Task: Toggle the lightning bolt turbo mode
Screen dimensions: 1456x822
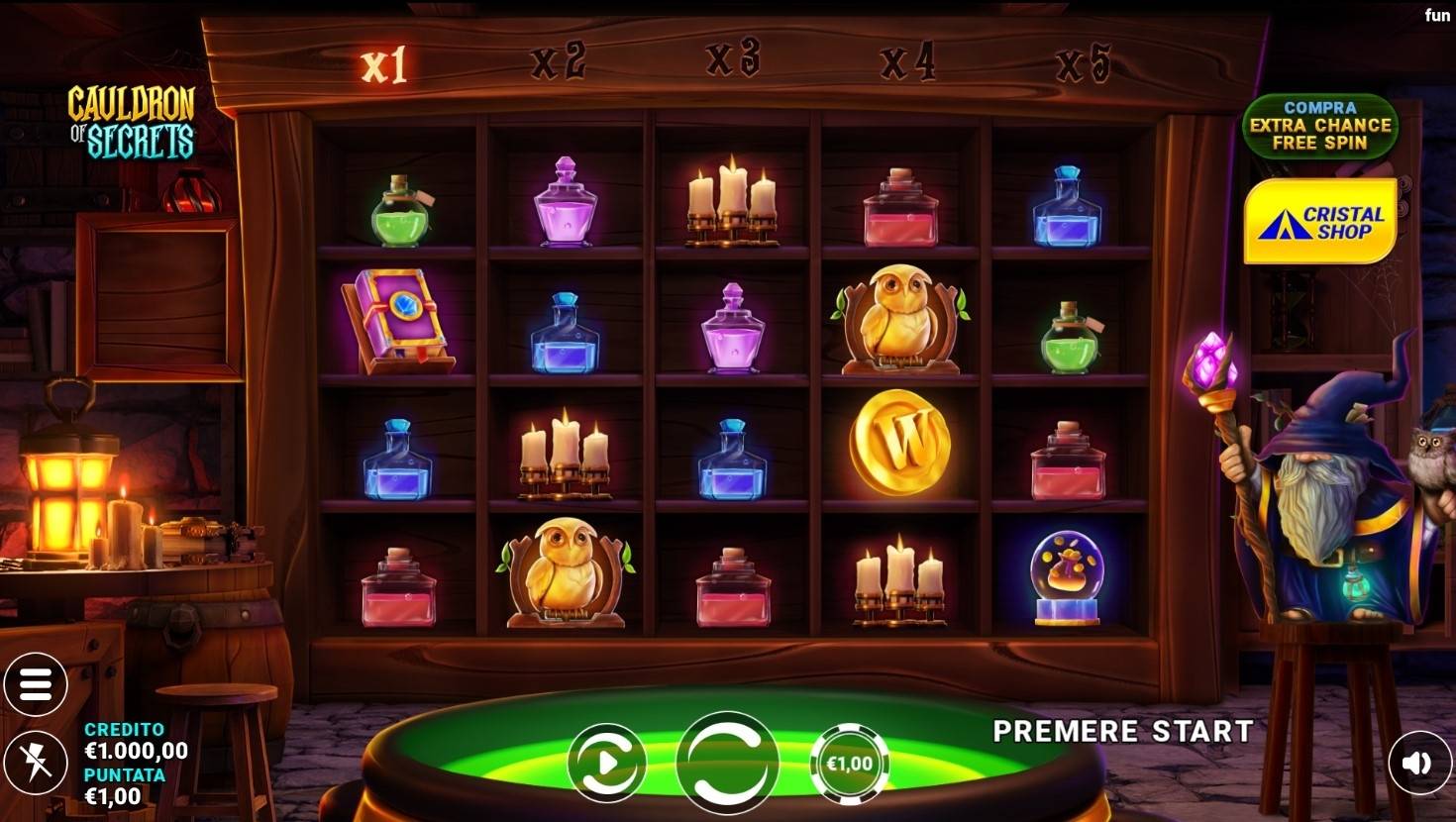Action: (x=36, y=763)
